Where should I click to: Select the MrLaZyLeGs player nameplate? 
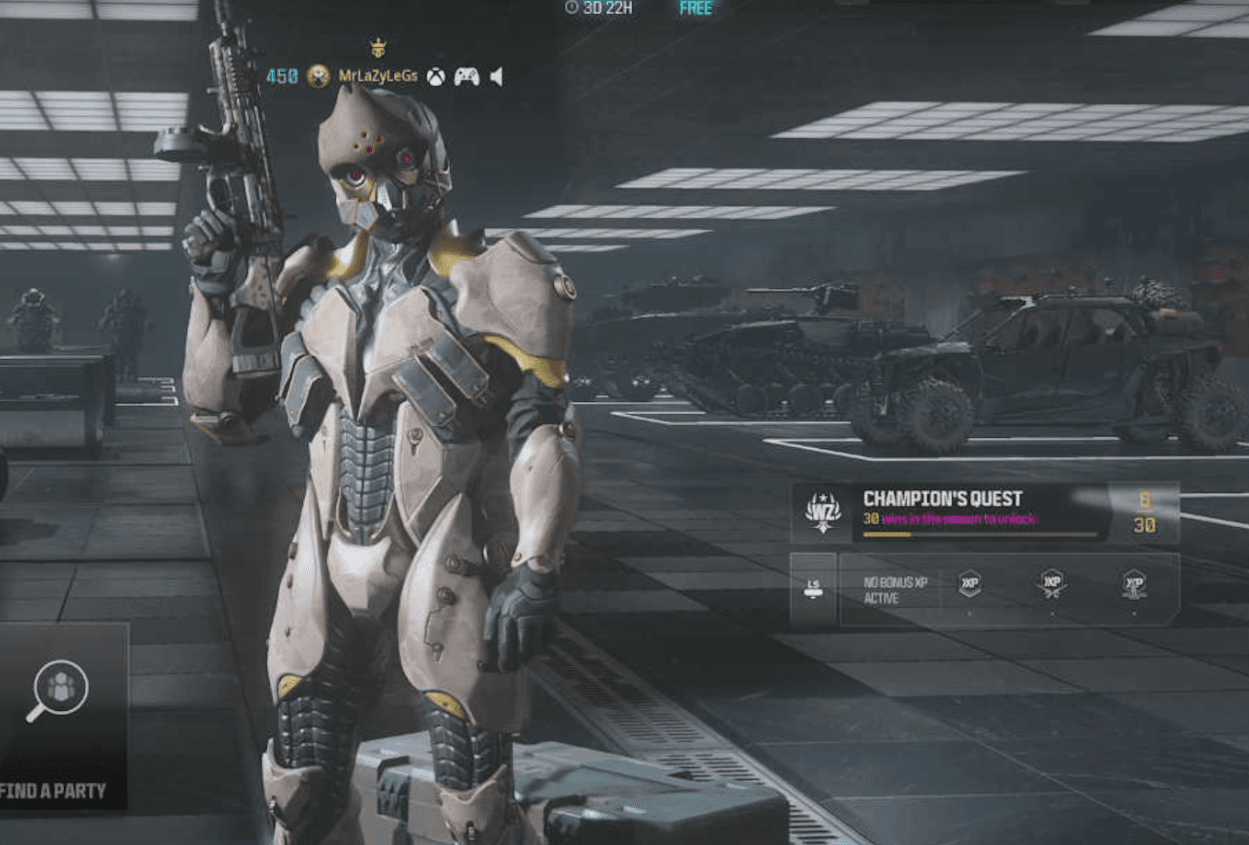tap(377, 76)
